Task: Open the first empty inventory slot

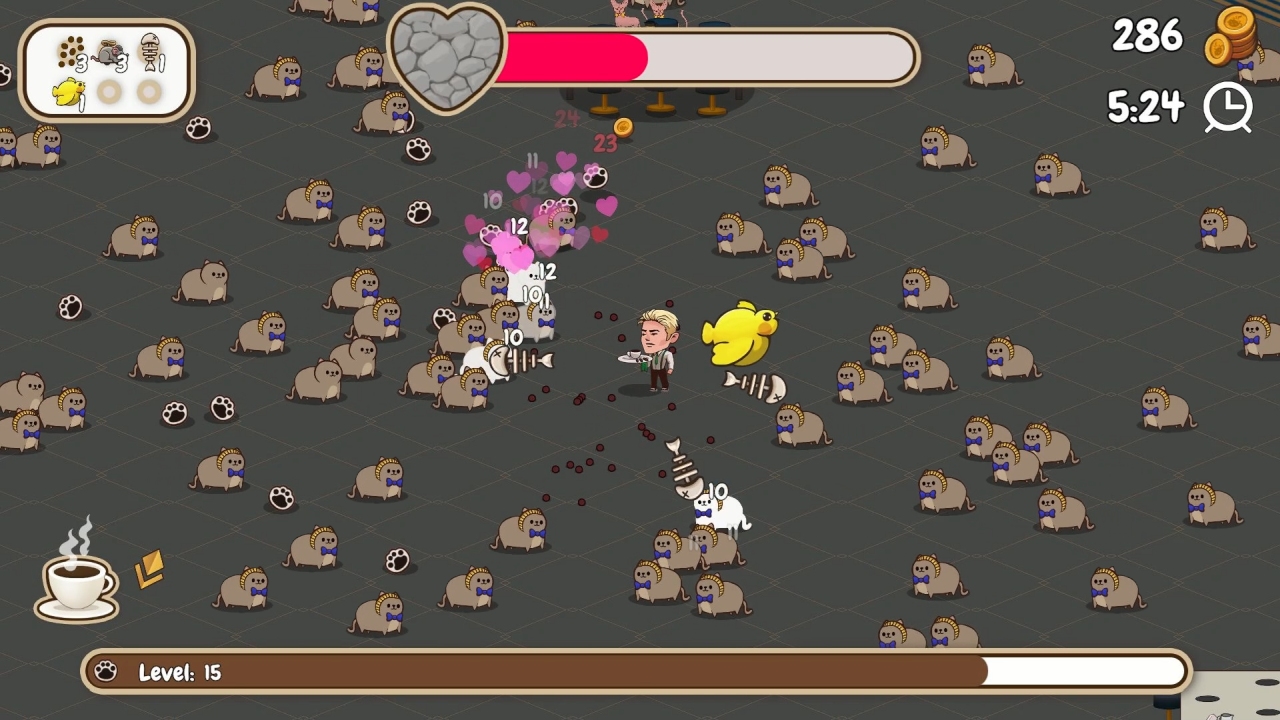Action: coord(109,90)
